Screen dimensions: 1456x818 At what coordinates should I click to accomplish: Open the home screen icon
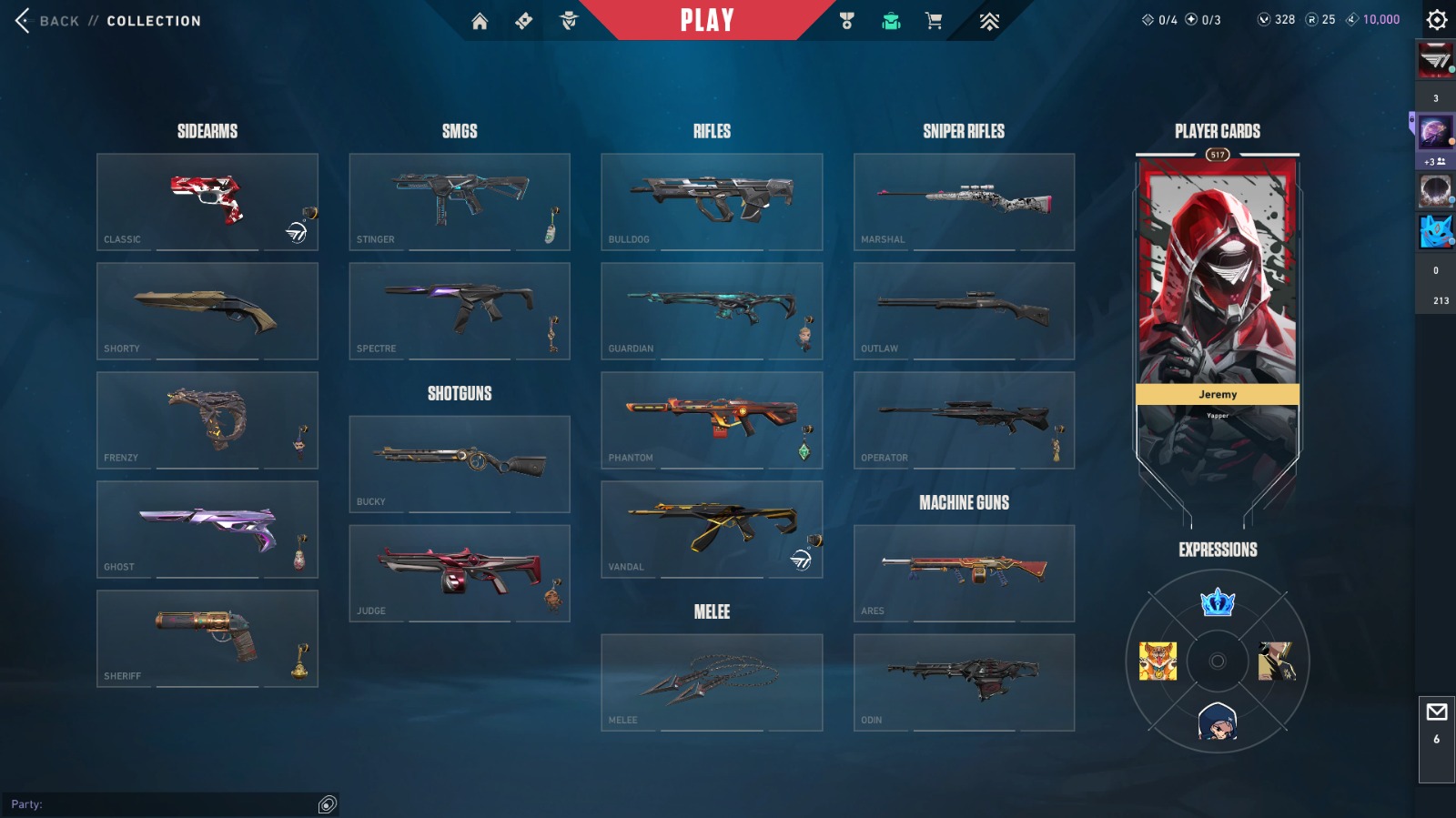[x=480, y=21]
